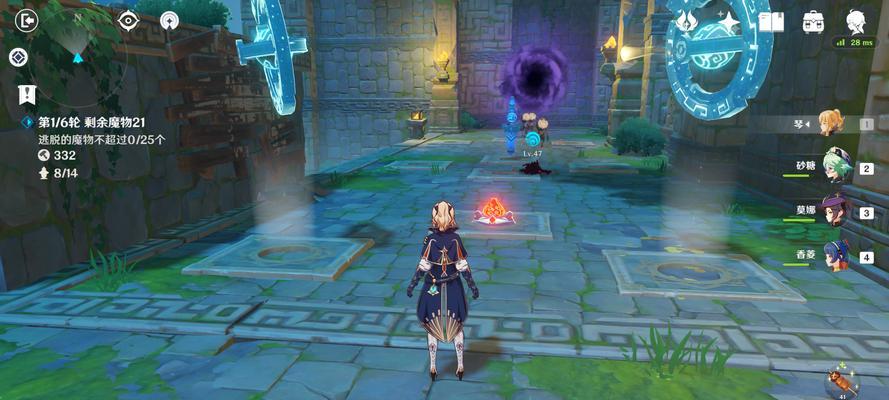889x400 pixels.
Task: Open the backpack inventory
Action: 813,22
